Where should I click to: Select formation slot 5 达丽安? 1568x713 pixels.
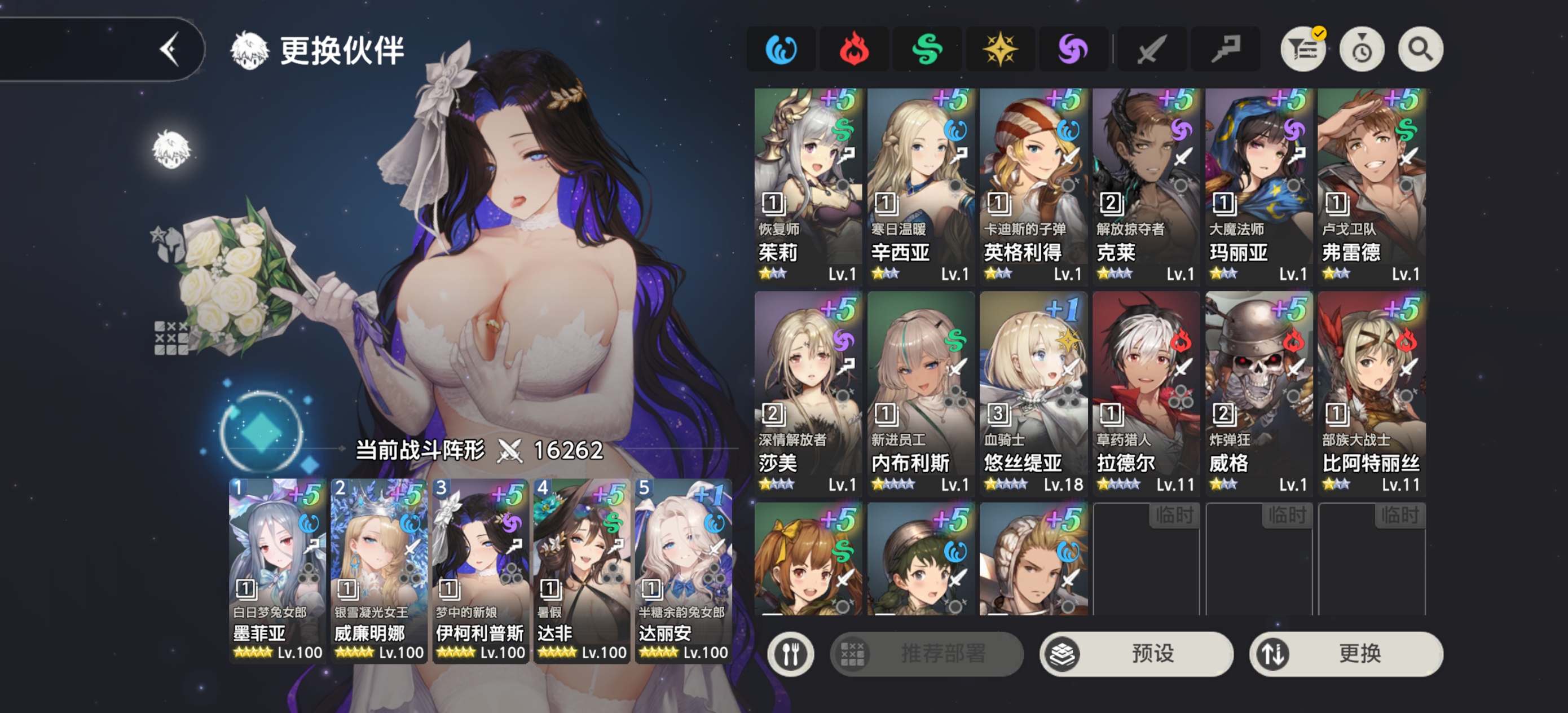point(683,570)
